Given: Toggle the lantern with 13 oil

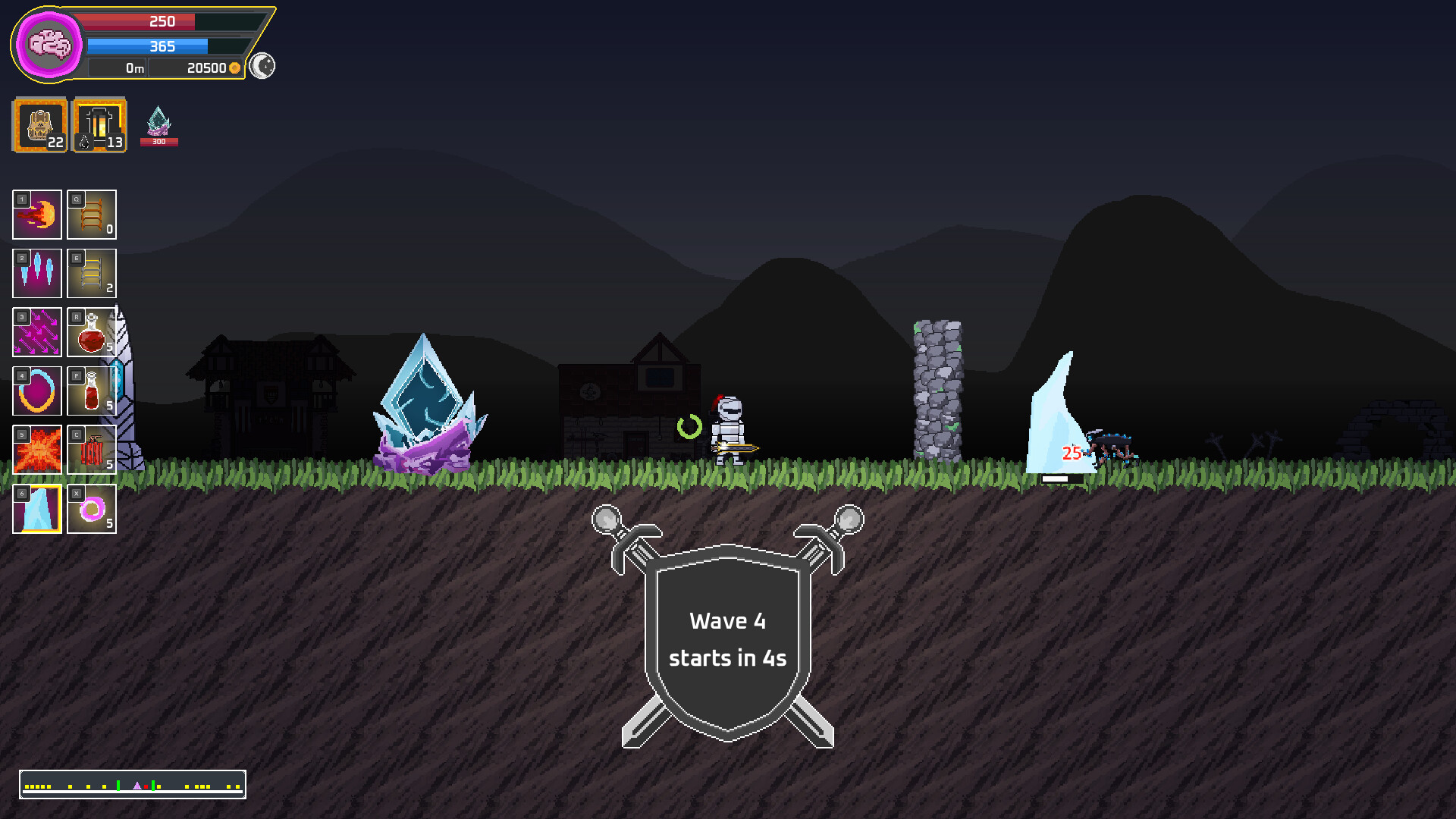Looking at the screenshot, I should tap(99, 125).
